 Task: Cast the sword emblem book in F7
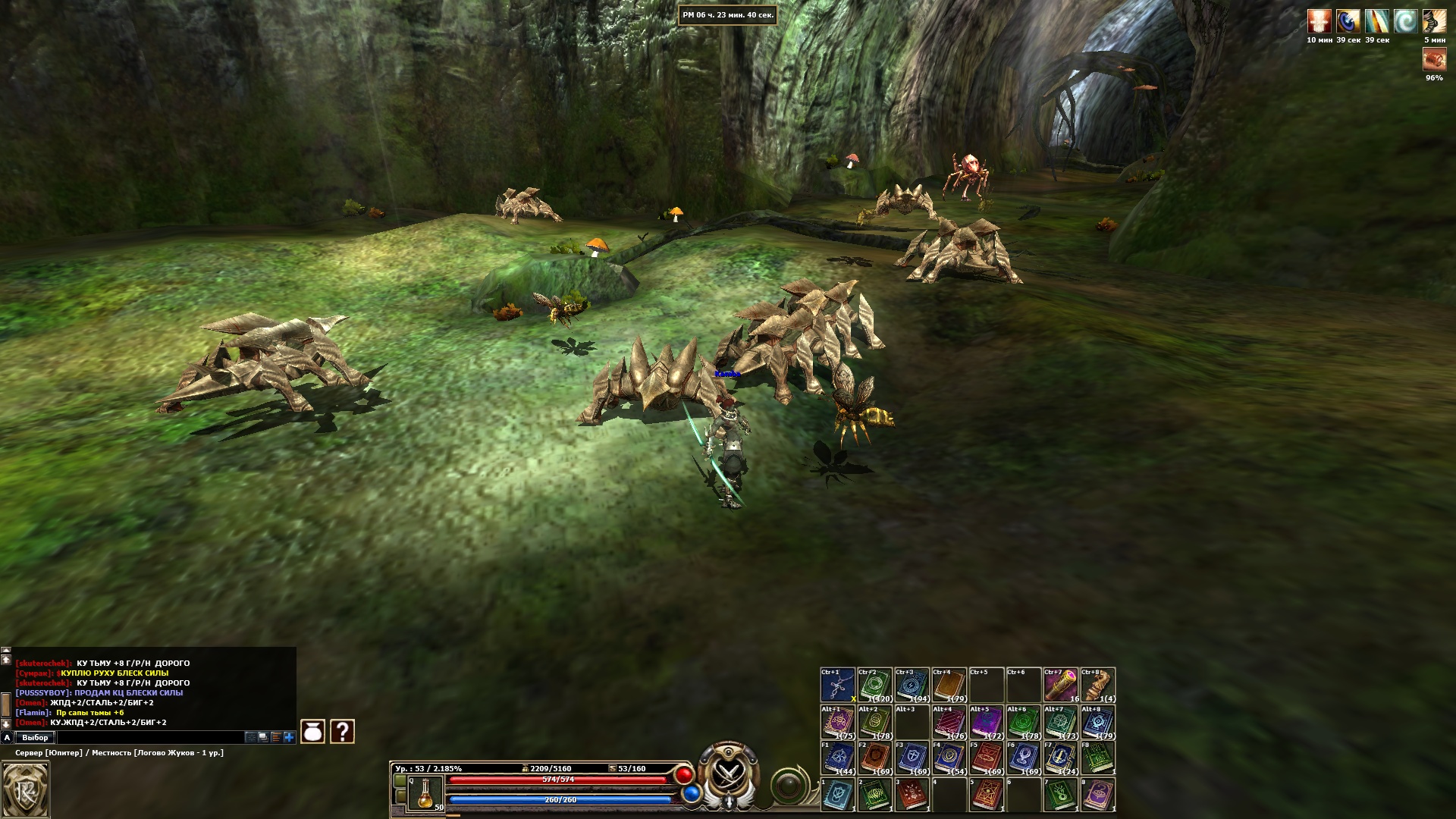tap(1060, 758)
